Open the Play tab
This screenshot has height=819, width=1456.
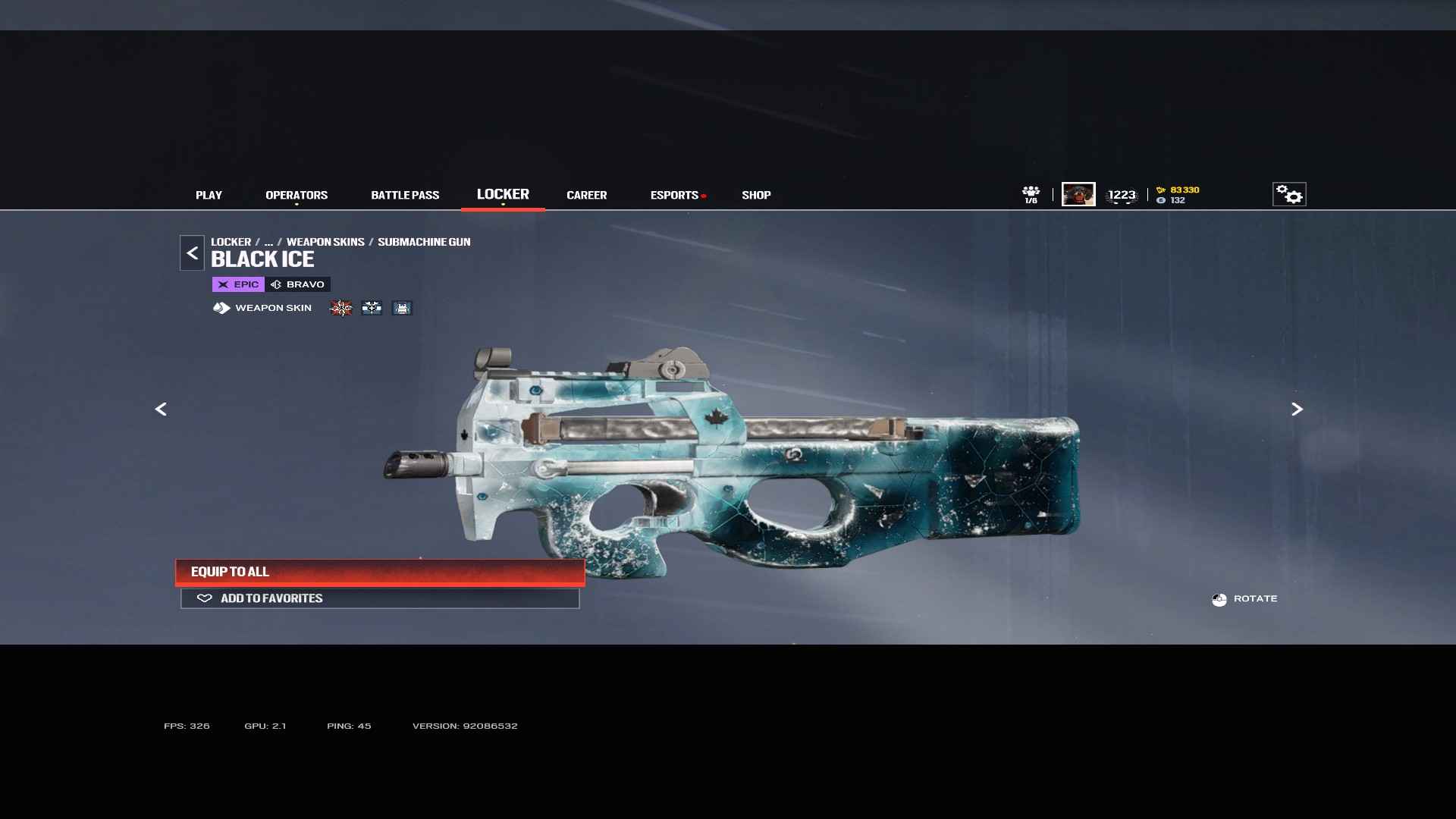coord(209,195)
